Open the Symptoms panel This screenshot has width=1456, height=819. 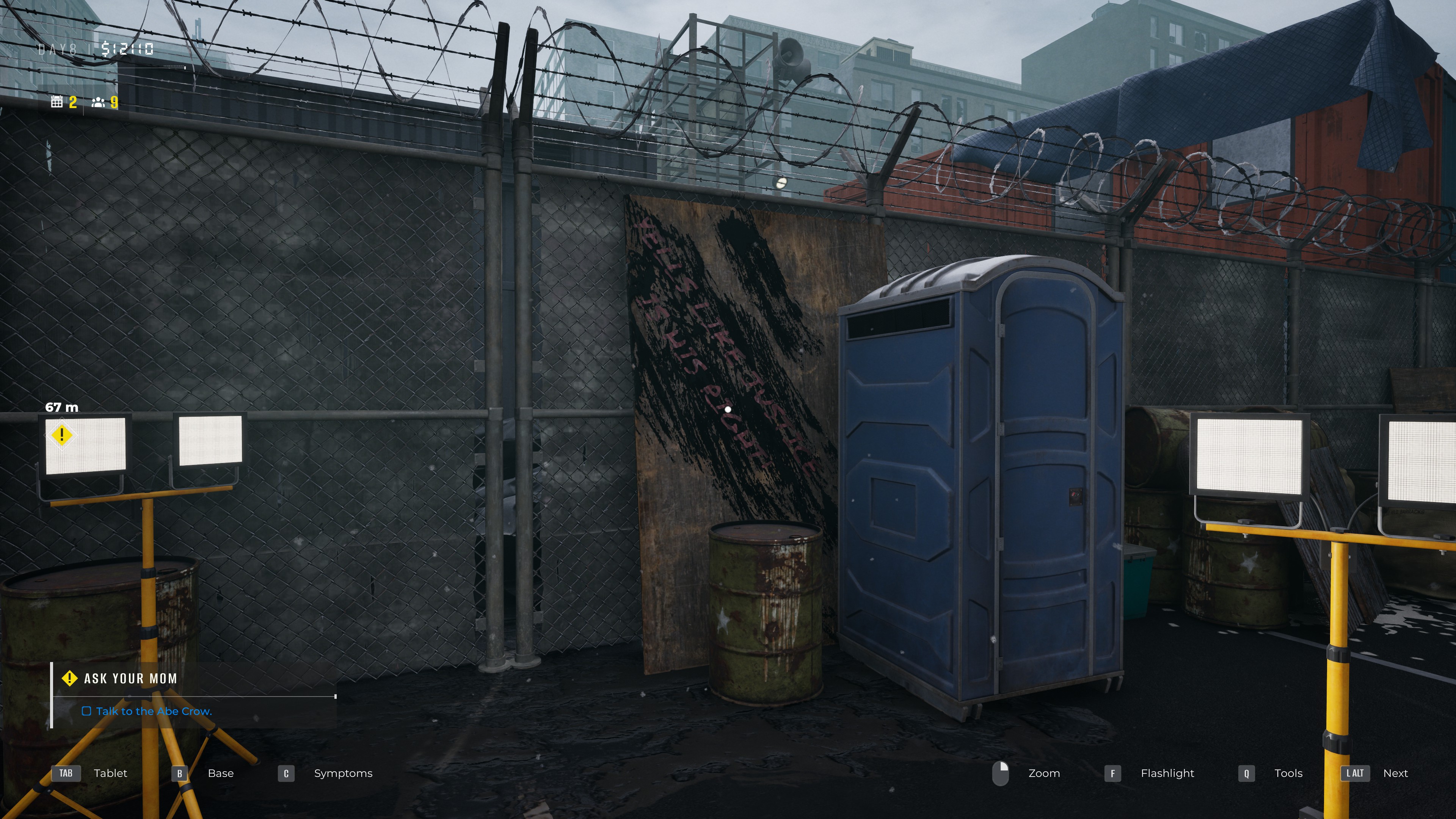[x=342, y=773]
